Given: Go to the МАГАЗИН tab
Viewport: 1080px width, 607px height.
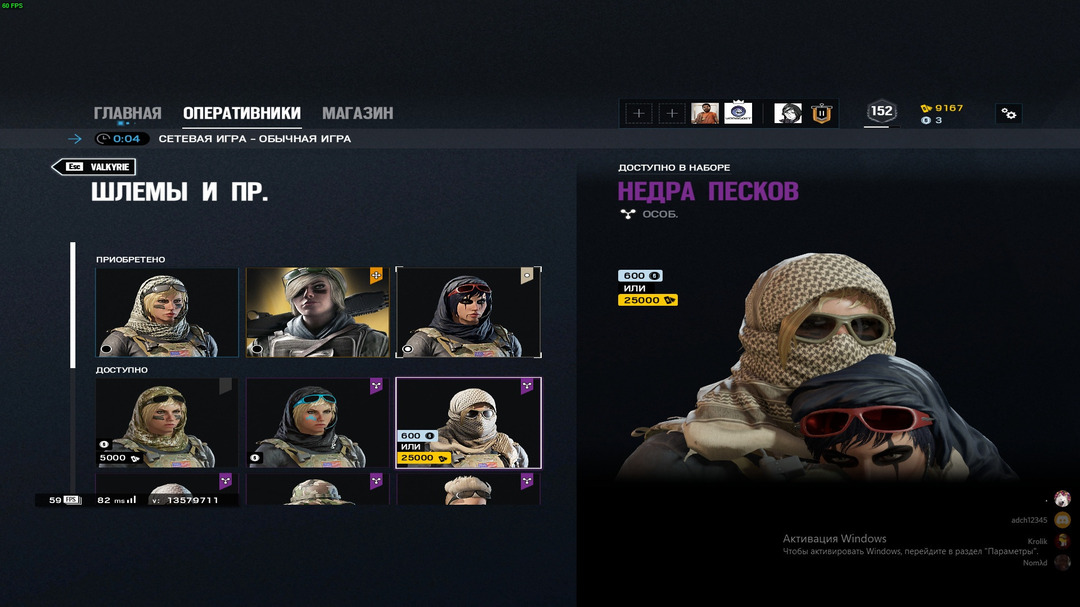Looking at the screenshot, I should (357, 113).
